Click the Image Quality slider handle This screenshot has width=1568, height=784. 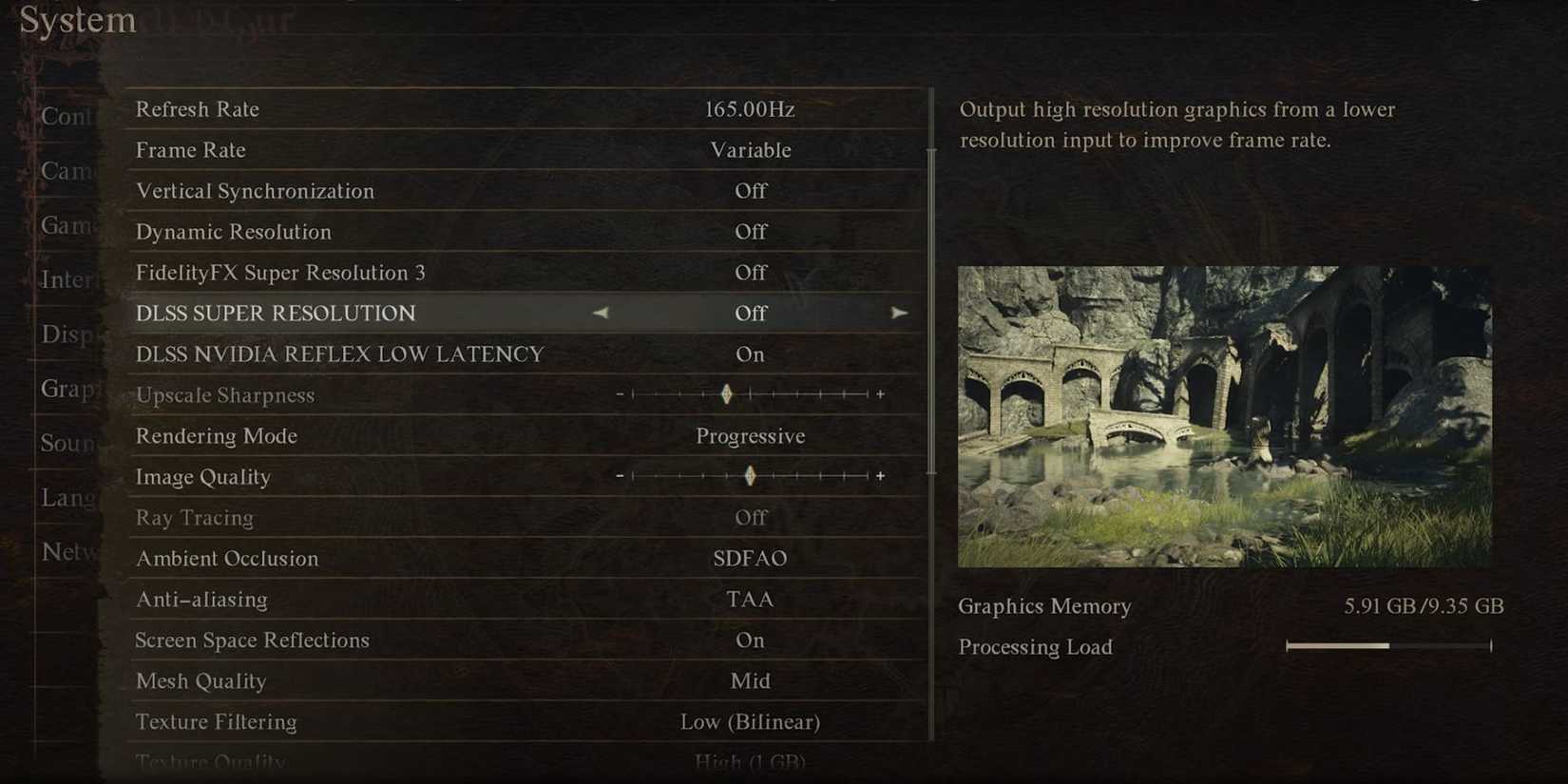click(750, 476)
